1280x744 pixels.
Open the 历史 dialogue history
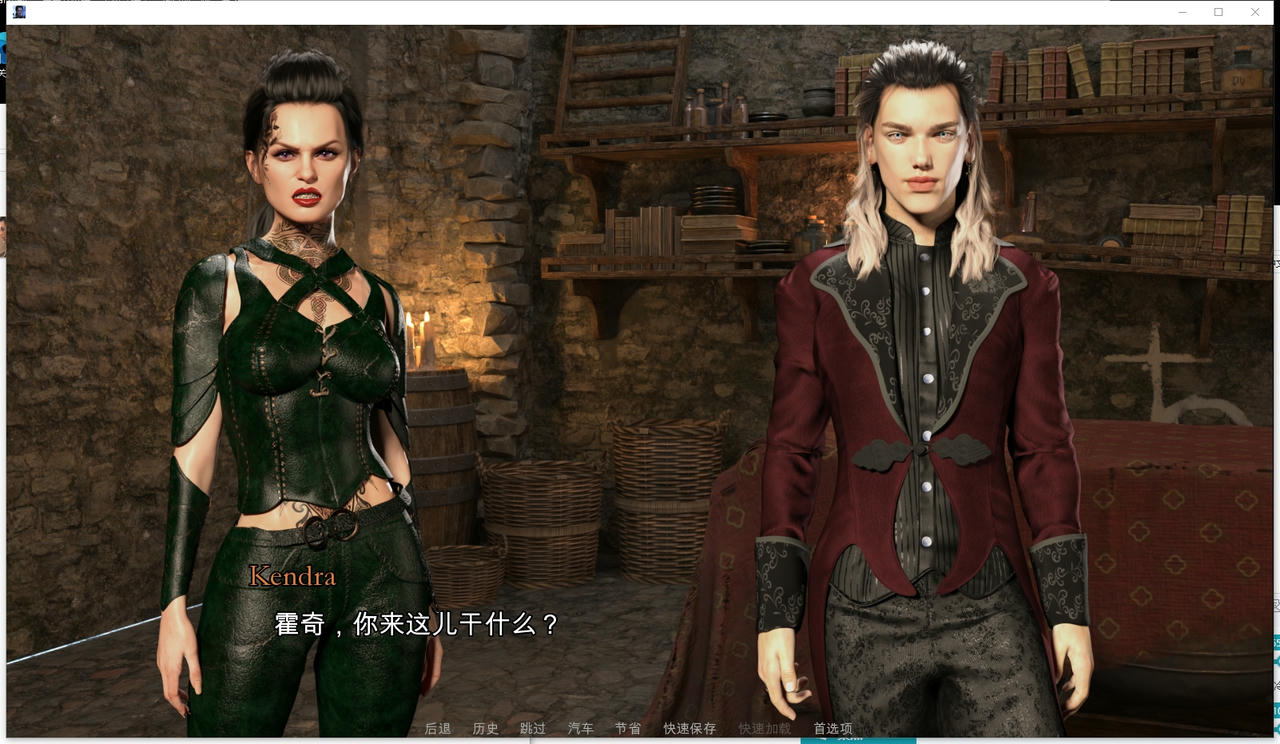coord(487,729)
